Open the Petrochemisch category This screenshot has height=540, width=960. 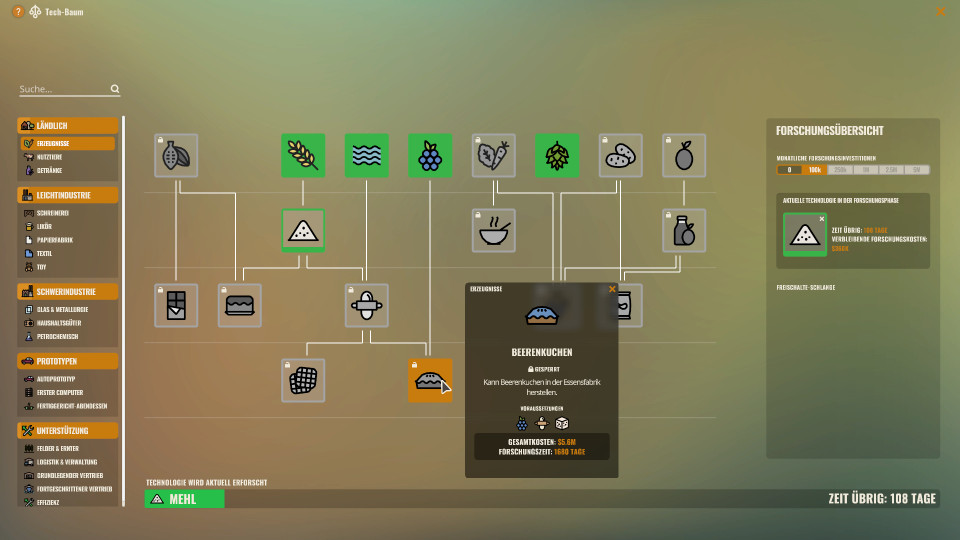[x=58, y=337]
